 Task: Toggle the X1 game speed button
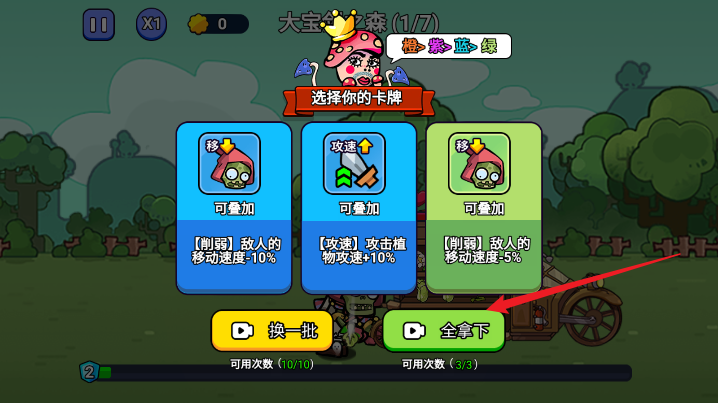pos(152,24)
